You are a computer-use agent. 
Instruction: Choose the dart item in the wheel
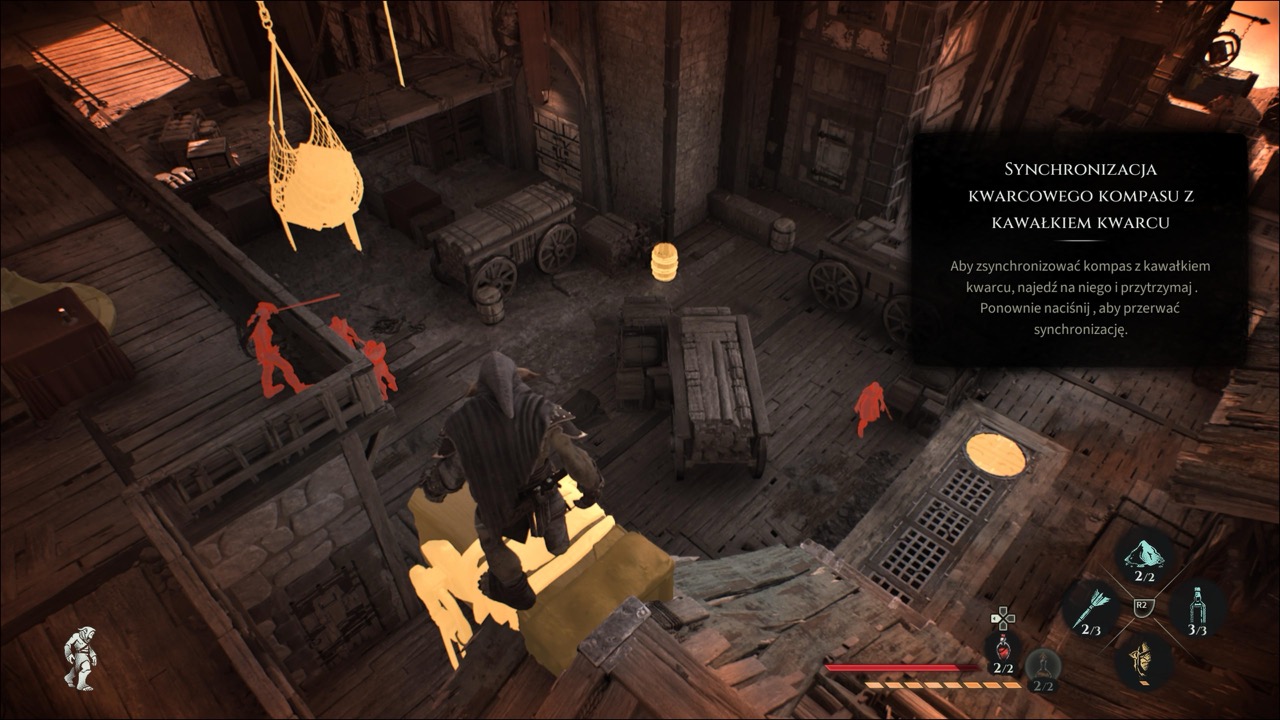1090,608
